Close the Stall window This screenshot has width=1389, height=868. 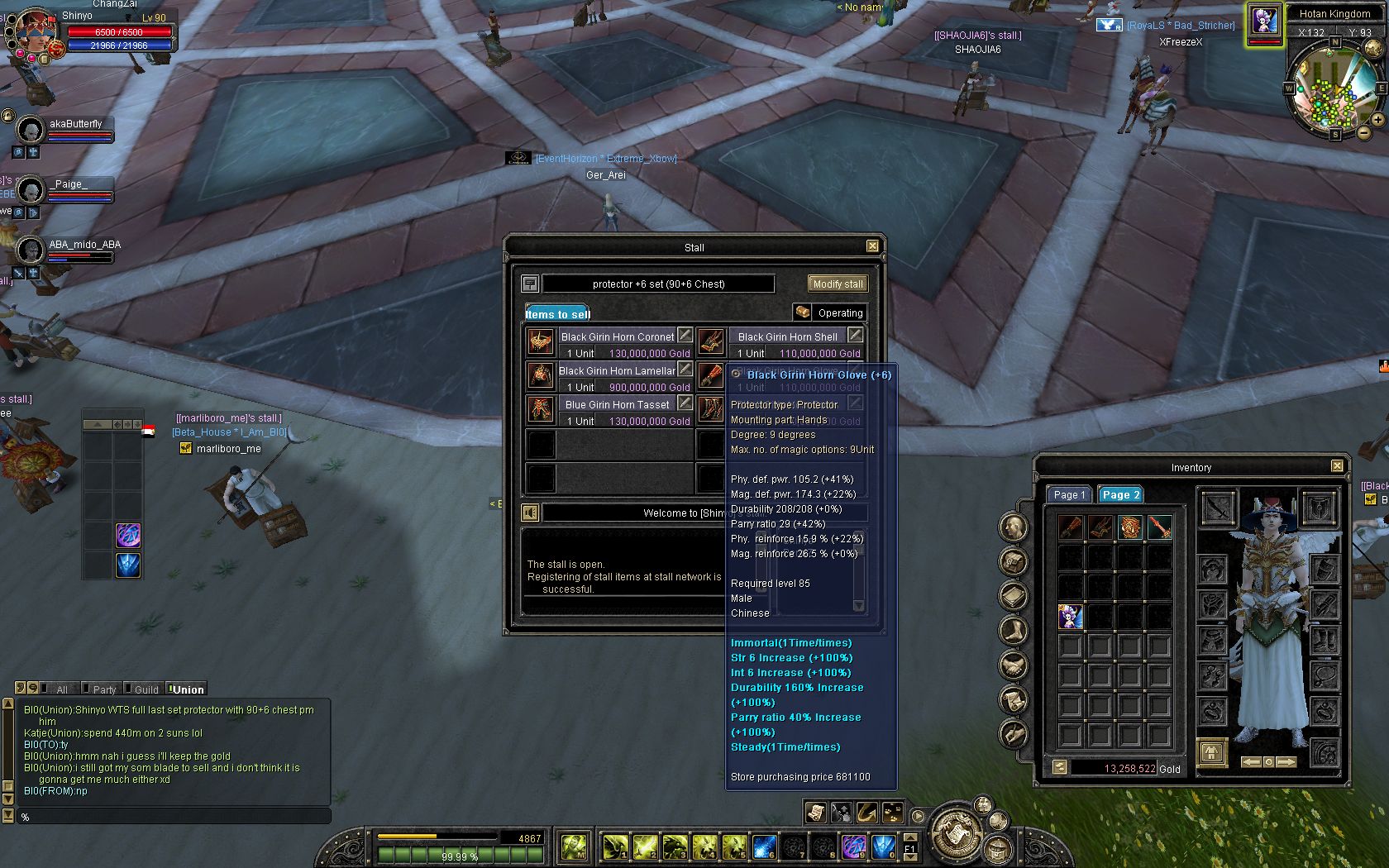pos(872,246)
